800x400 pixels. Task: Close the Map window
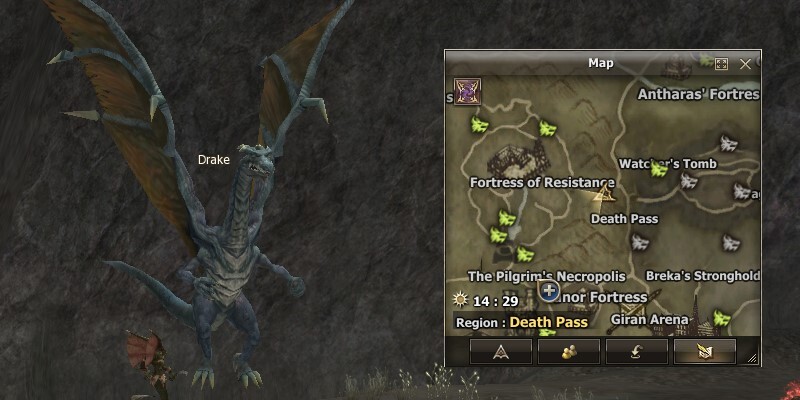tap(745, 64)
